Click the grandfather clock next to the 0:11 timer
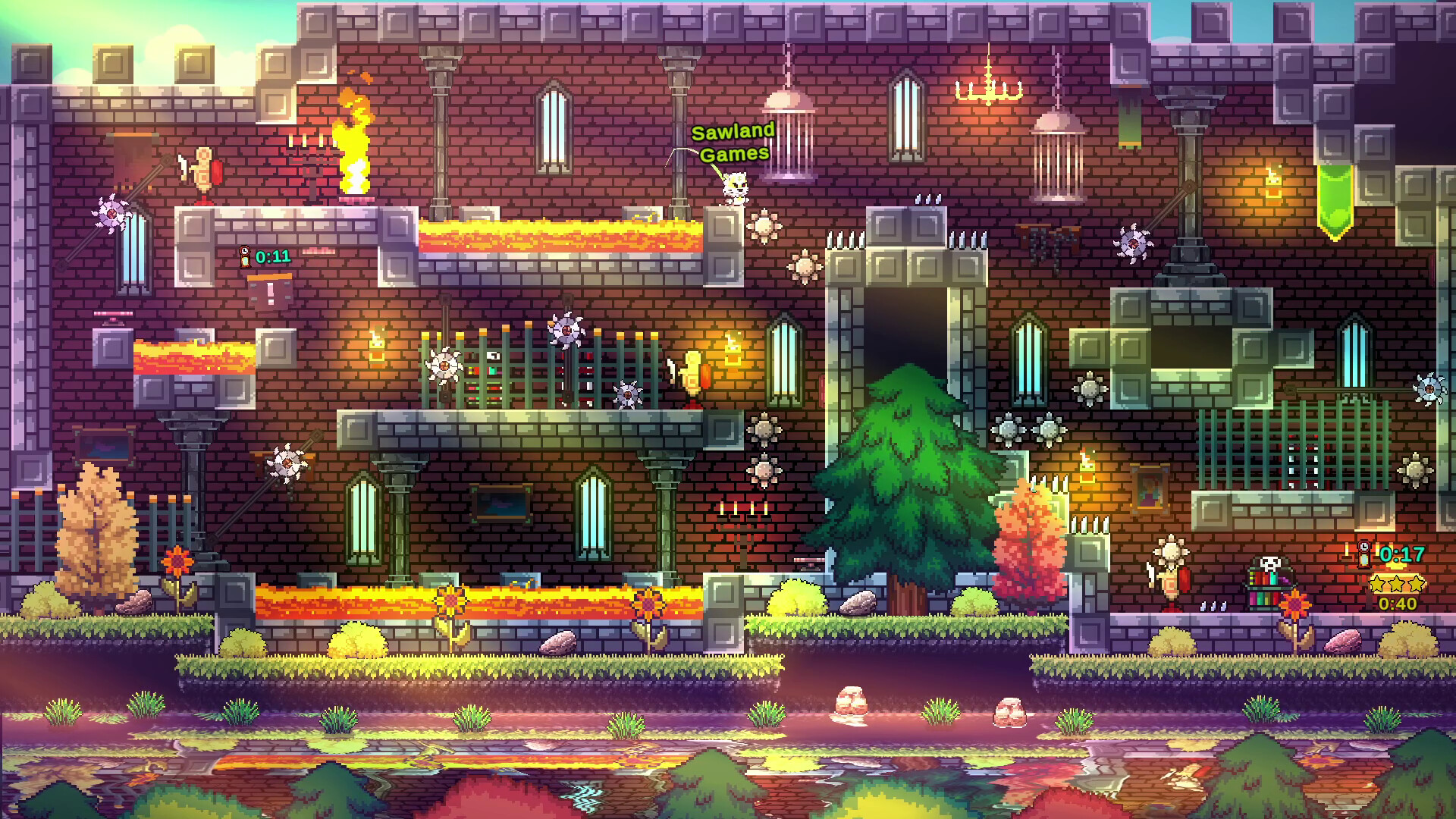Image resolution: width=1456 pixels, height=819 pixels. pos(244,256)
